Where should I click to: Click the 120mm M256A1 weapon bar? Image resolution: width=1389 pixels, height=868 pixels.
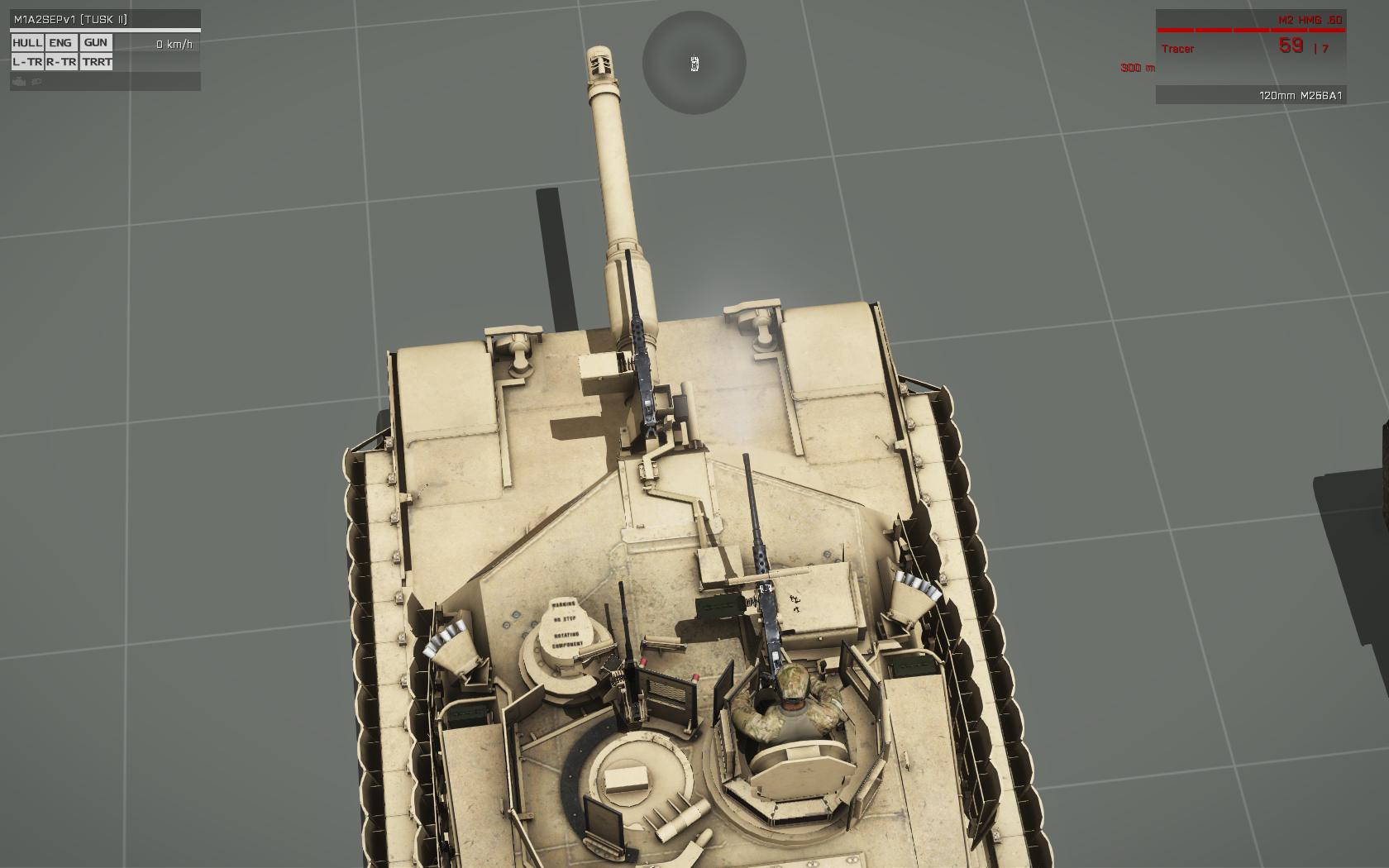click(x=1250, y=96)
